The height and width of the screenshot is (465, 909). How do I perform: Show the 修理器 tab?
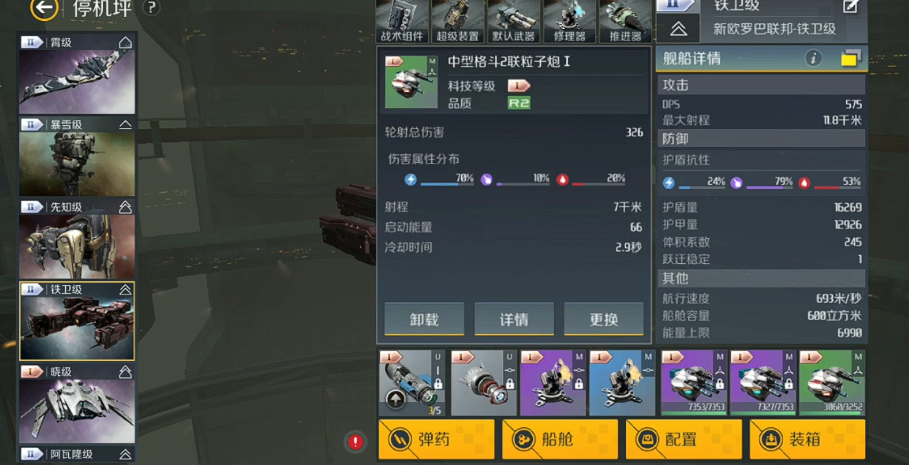570,22
